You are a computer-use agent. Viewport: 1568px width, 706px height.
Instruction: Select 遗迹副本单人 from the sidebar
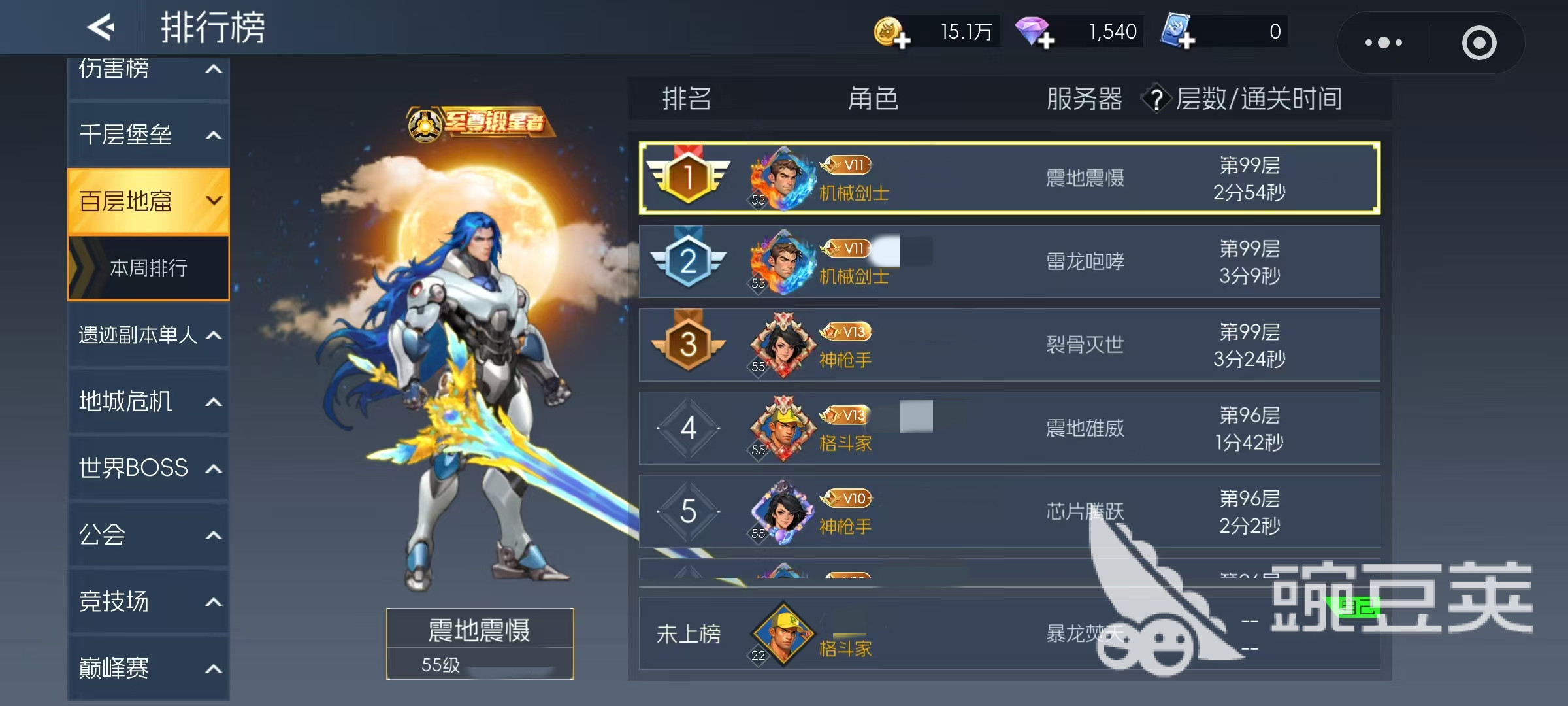[x=148, y=335]
